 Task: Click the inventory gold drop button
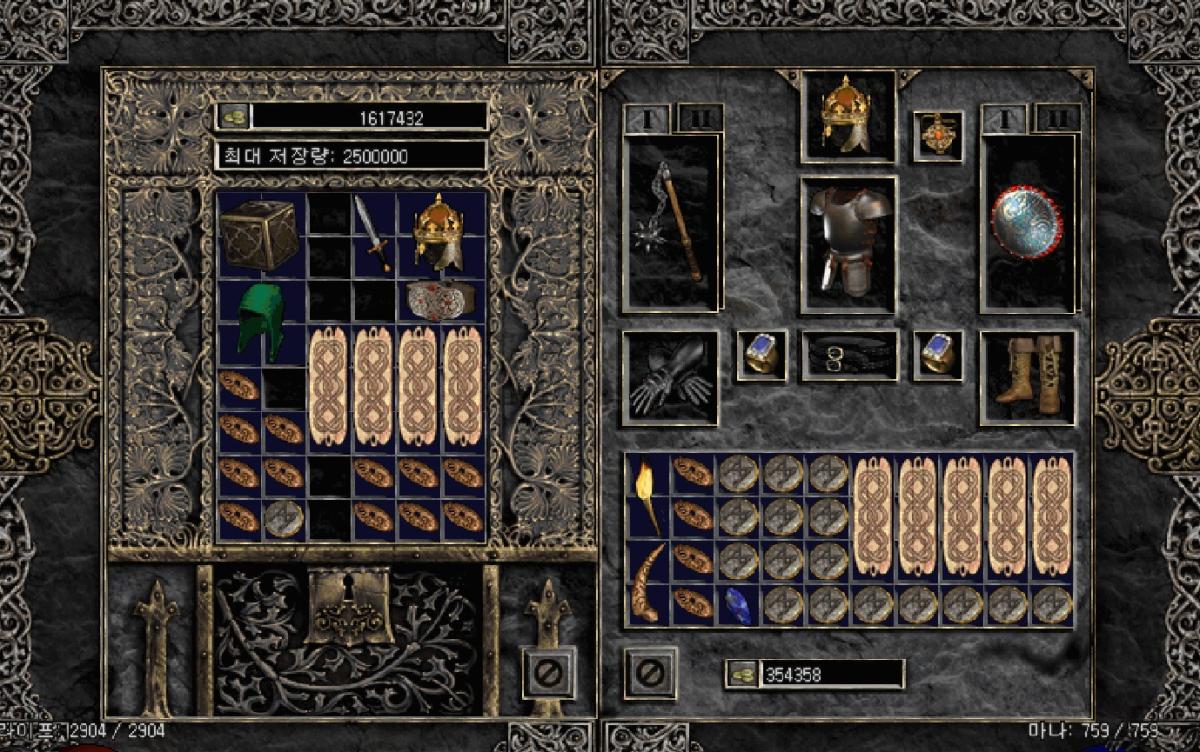[741, 674]
